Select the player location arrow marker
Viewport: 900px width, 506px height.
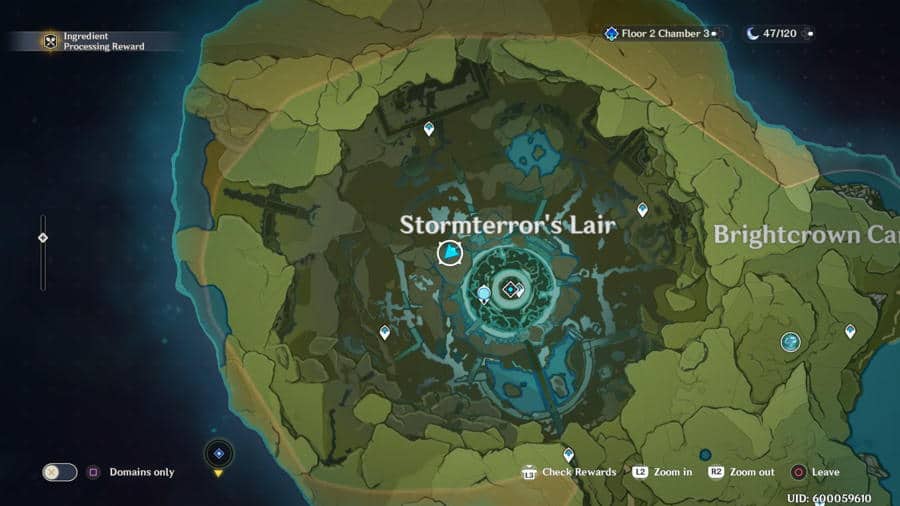tap(451, 253)
